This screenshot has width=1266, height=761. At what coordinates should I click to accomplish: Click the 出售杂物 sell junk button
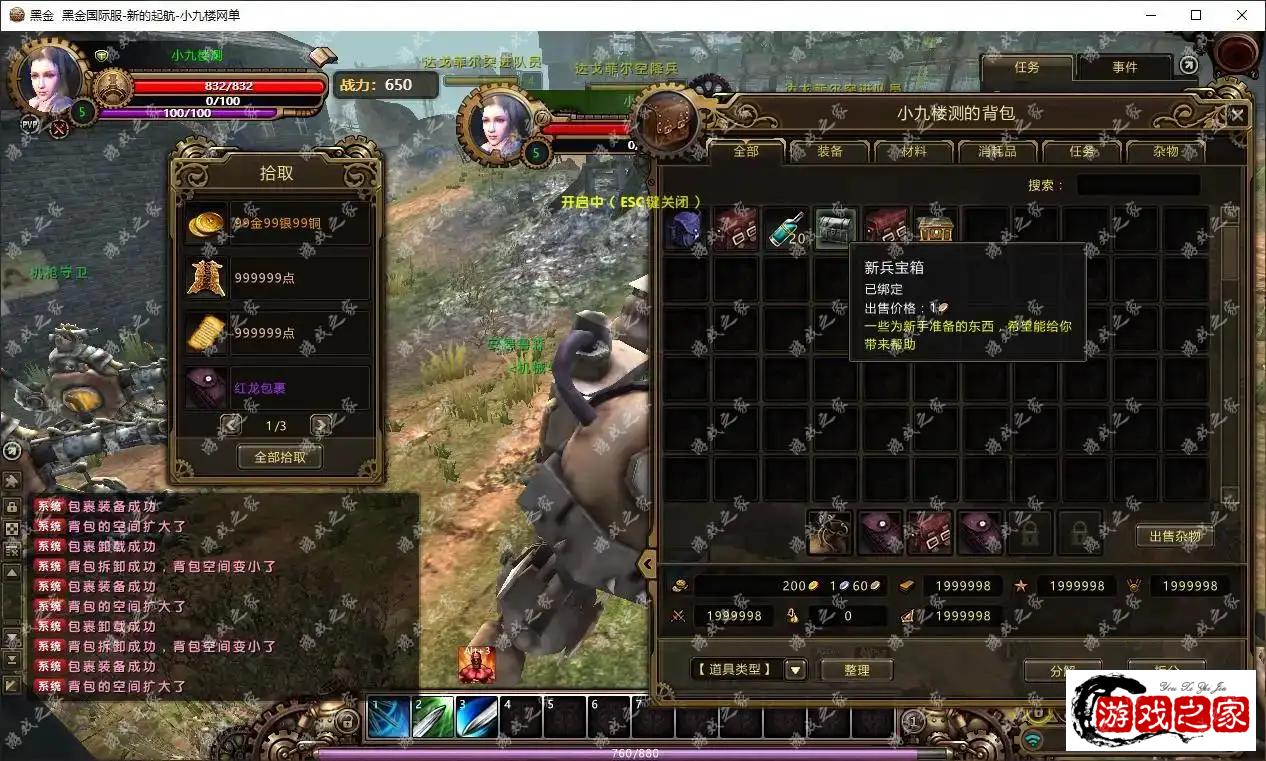(x=1175, y=537)
